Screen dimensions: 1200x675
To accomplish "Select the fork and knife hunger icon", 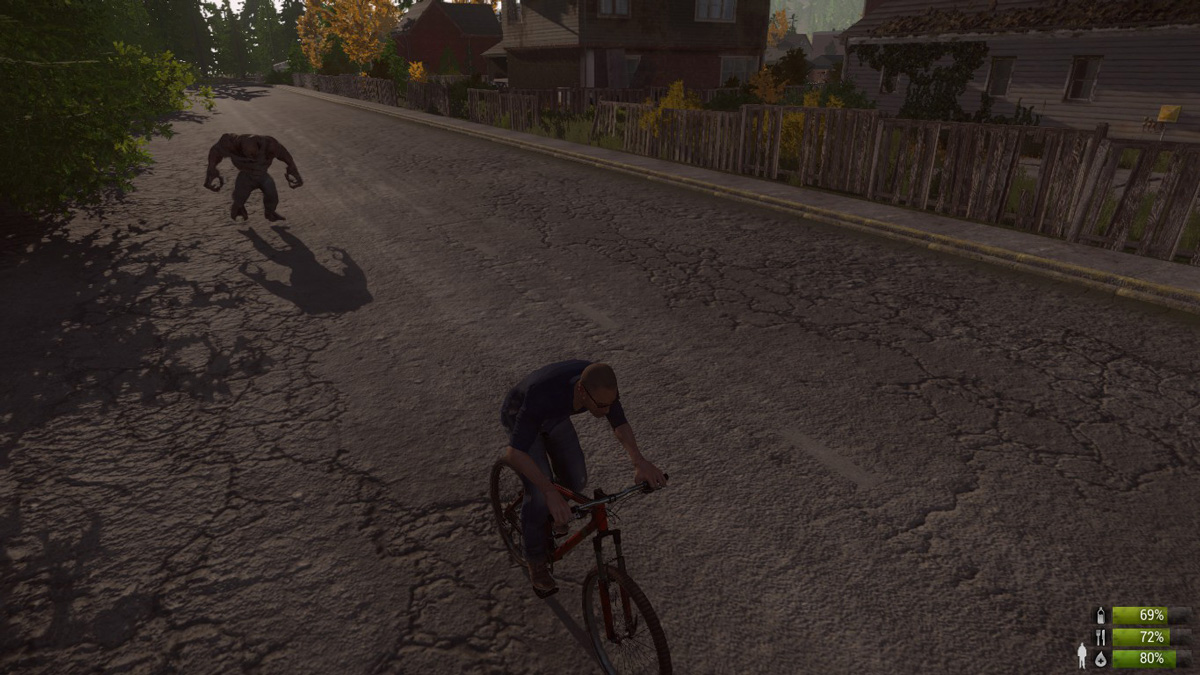I will coord(1101,637).
